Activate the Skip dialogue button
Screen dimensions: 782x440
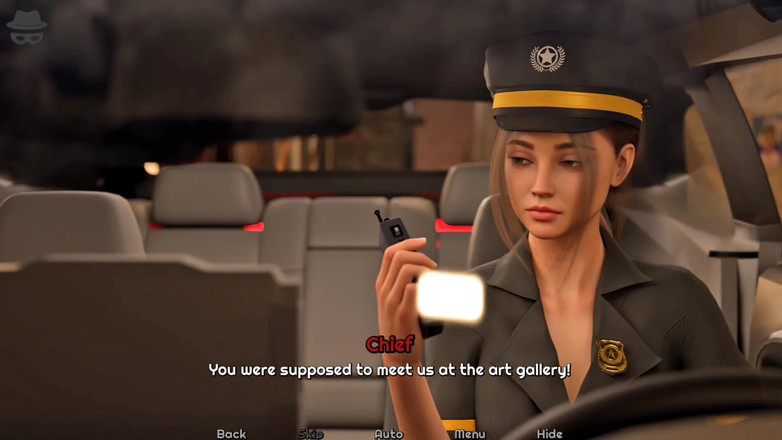[x=310, y=433]
